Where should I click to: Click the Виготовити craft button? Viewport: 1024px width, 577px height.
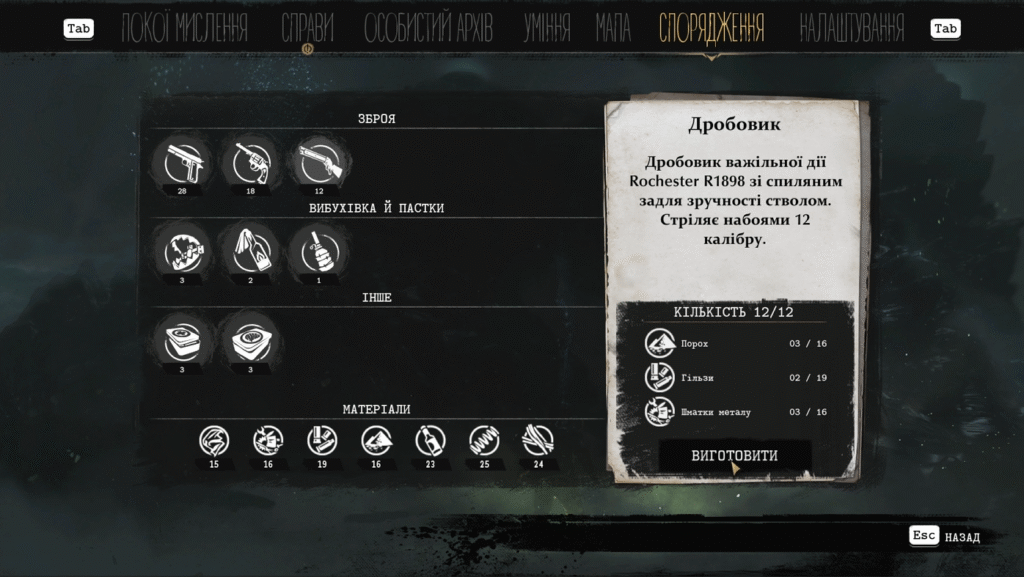735,456
